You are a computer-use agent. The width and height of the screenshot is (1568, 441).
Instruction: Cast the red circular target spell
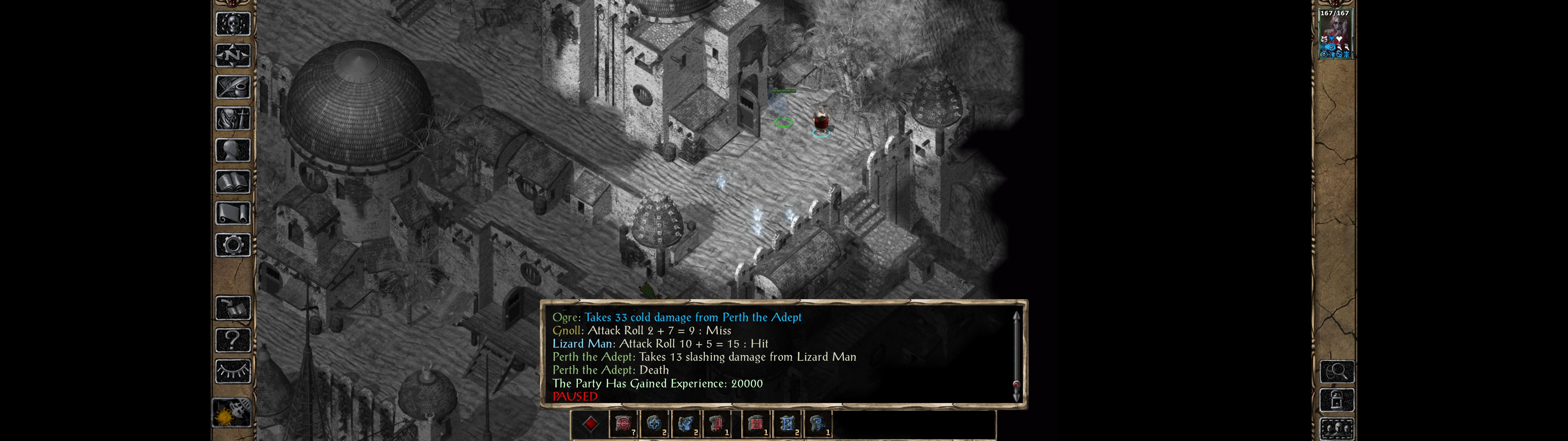pyautogui.click(x=623, y=424)
